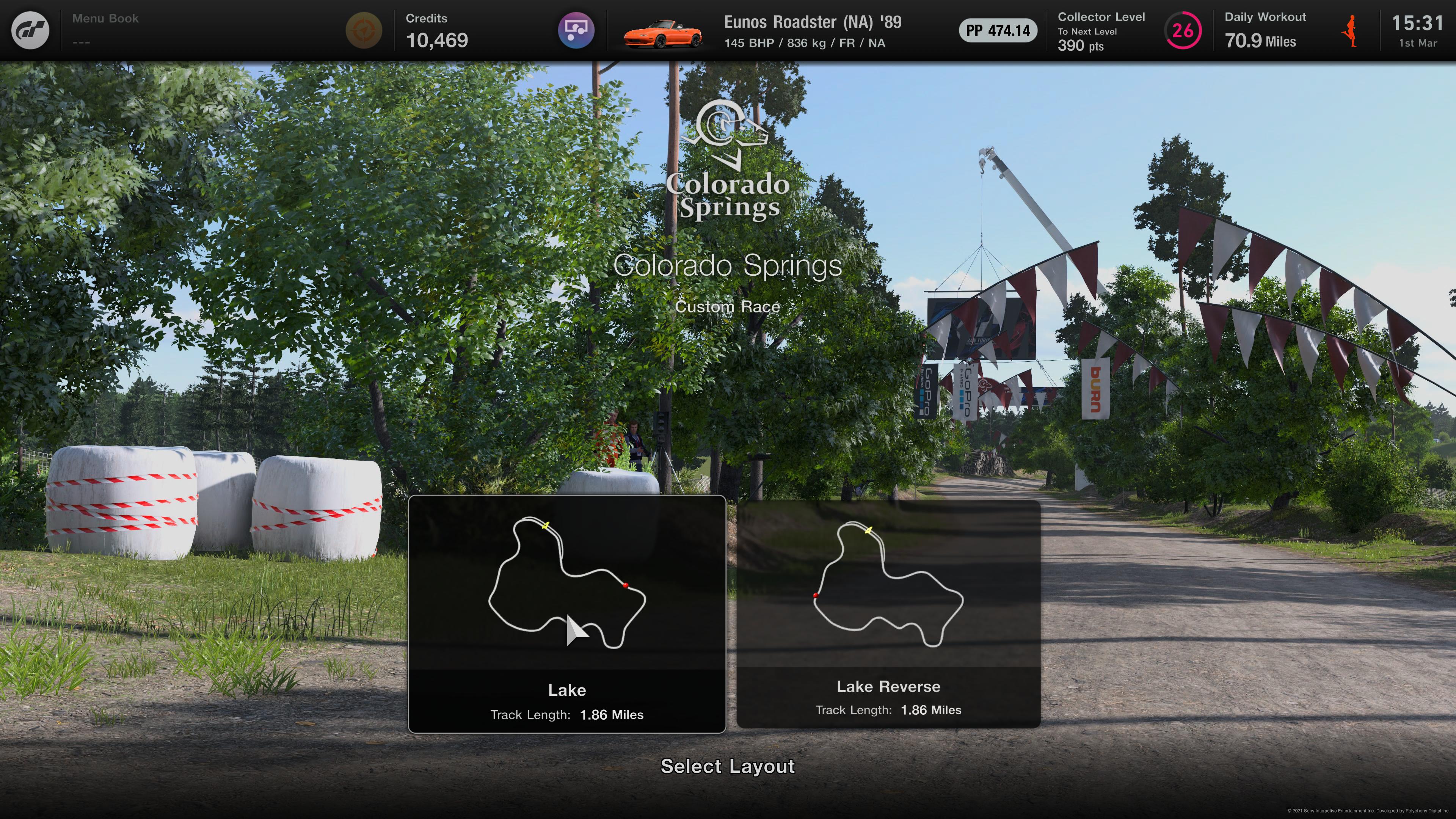This screenshot has height=819, width=1456.
Task: Click the GT logo icon
Action: (x=30, y=30)
